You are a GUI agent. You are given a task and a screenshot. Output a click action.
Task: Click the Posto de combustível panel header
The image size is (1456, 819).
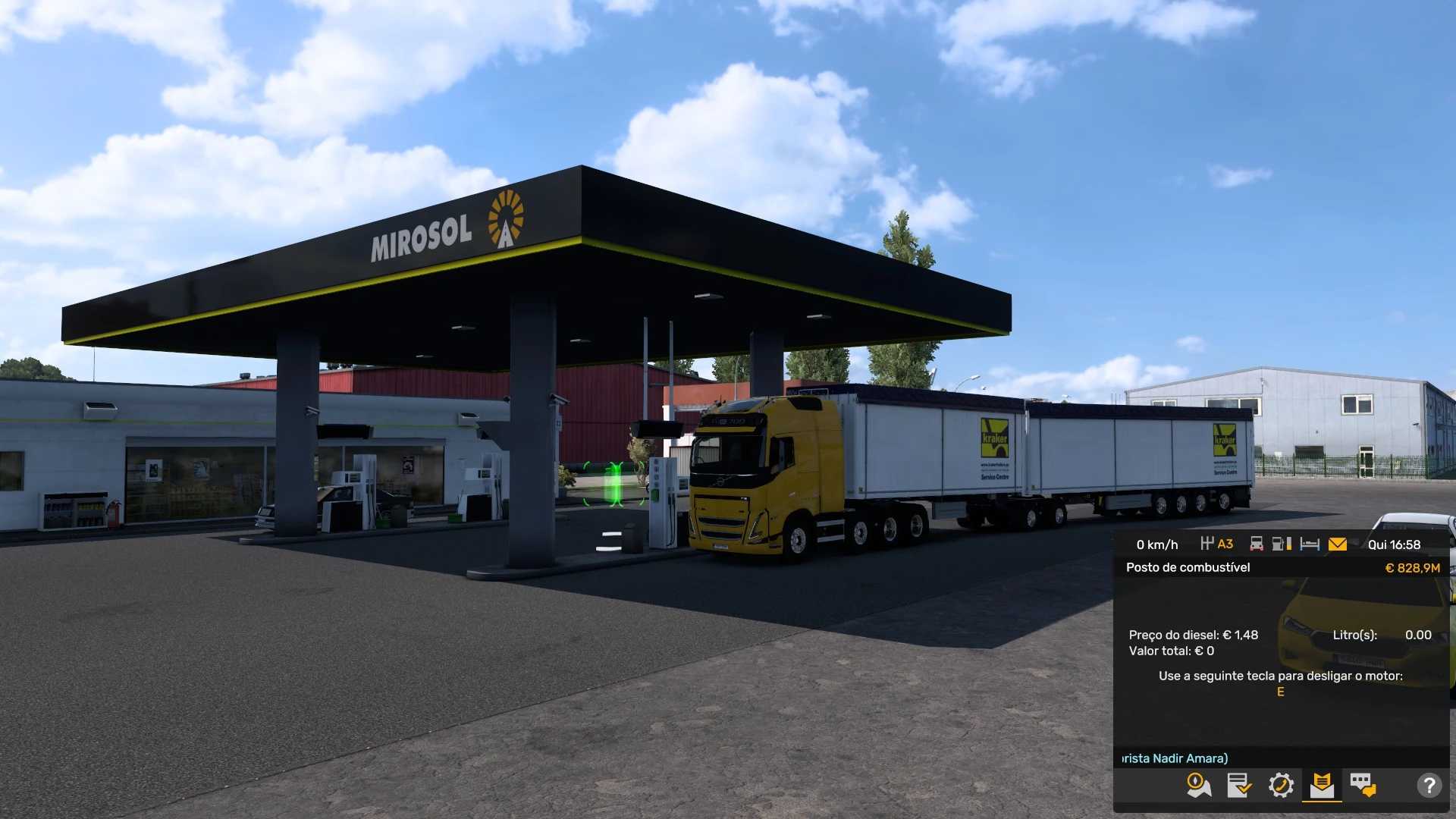click(1188, 567)
